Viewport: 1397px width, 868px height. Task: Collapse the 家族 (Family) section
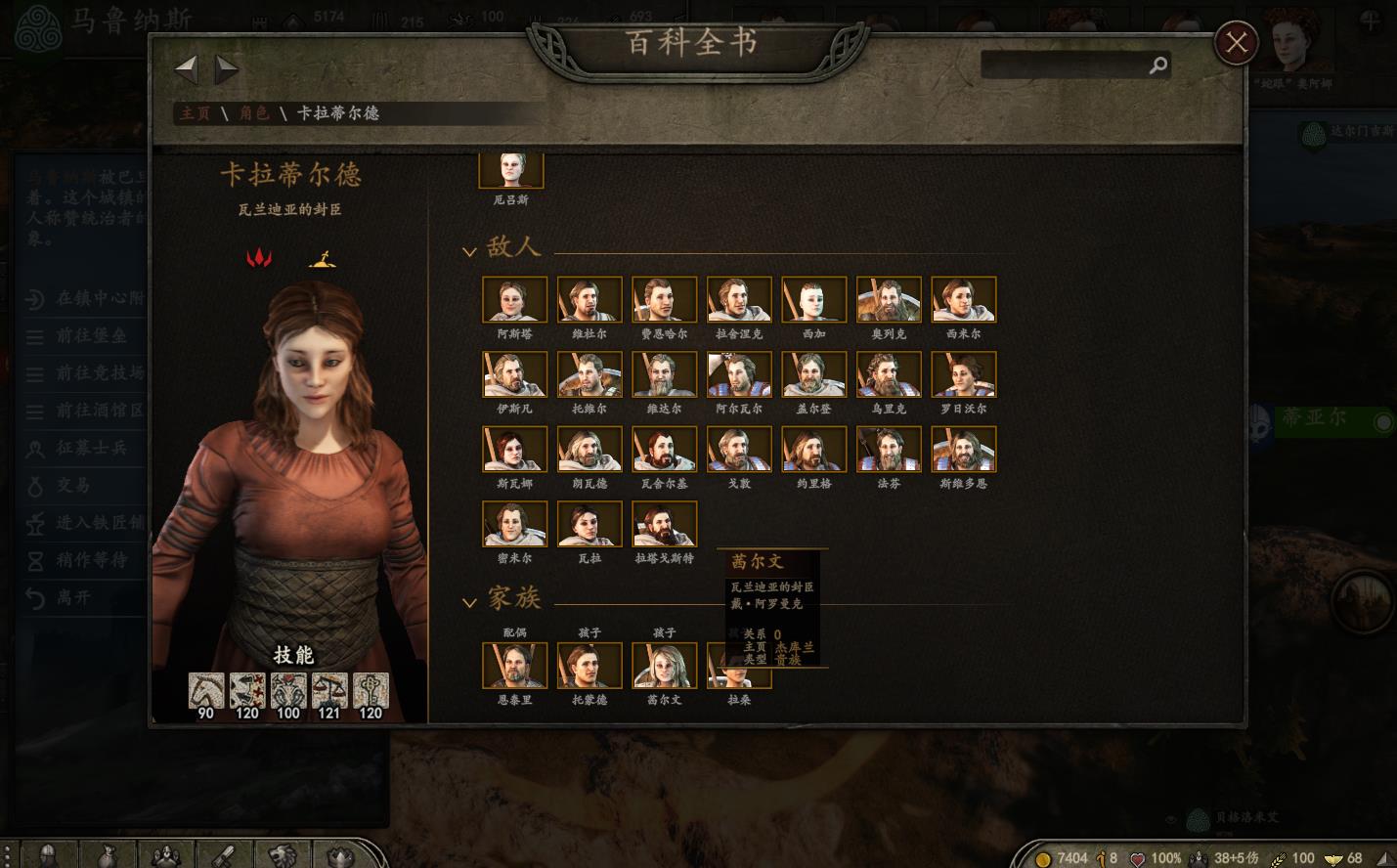tap(469, 602)
